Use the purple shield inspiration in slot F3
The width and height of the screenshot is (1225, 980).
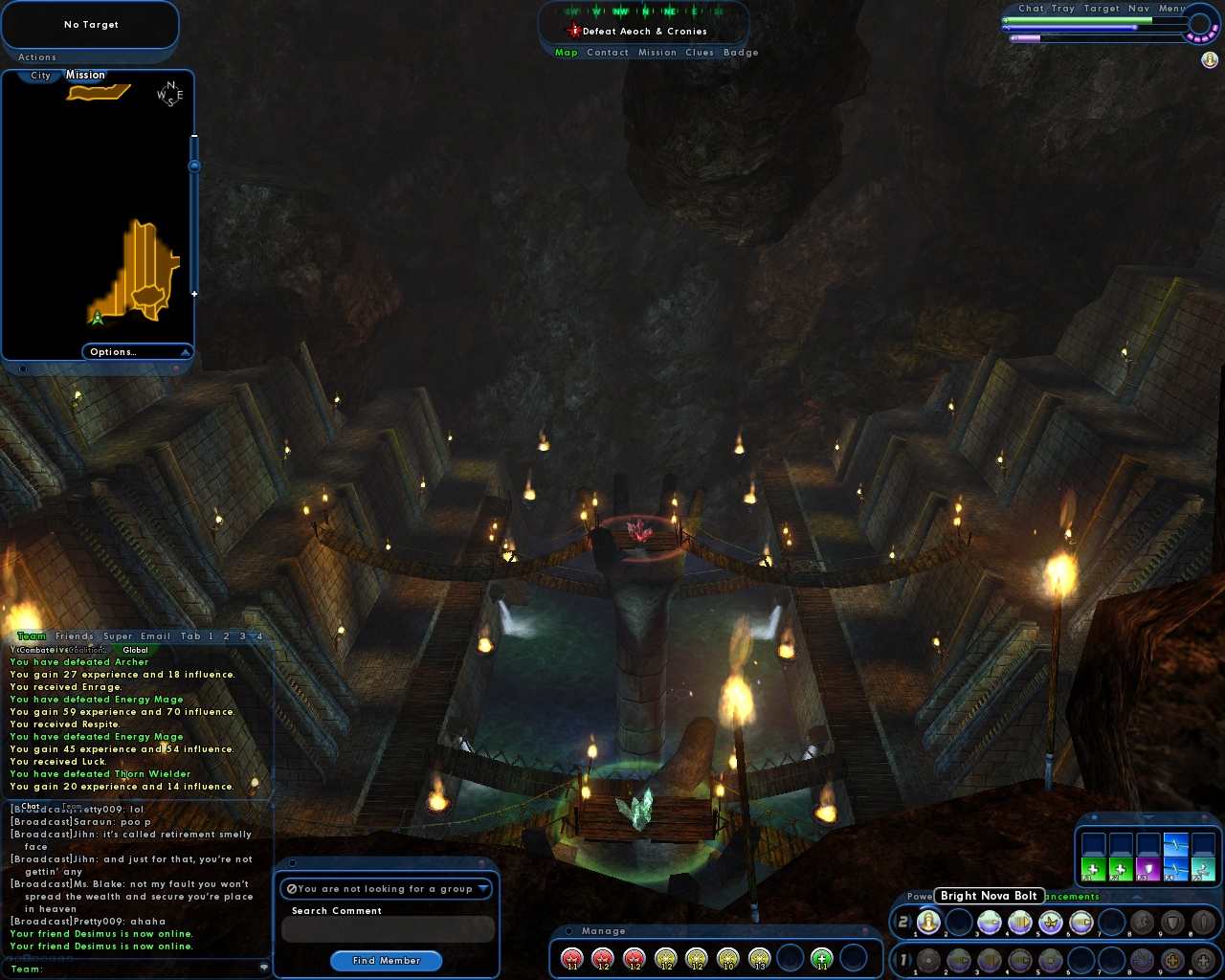pyautogui.click(x=1147, y=868)
